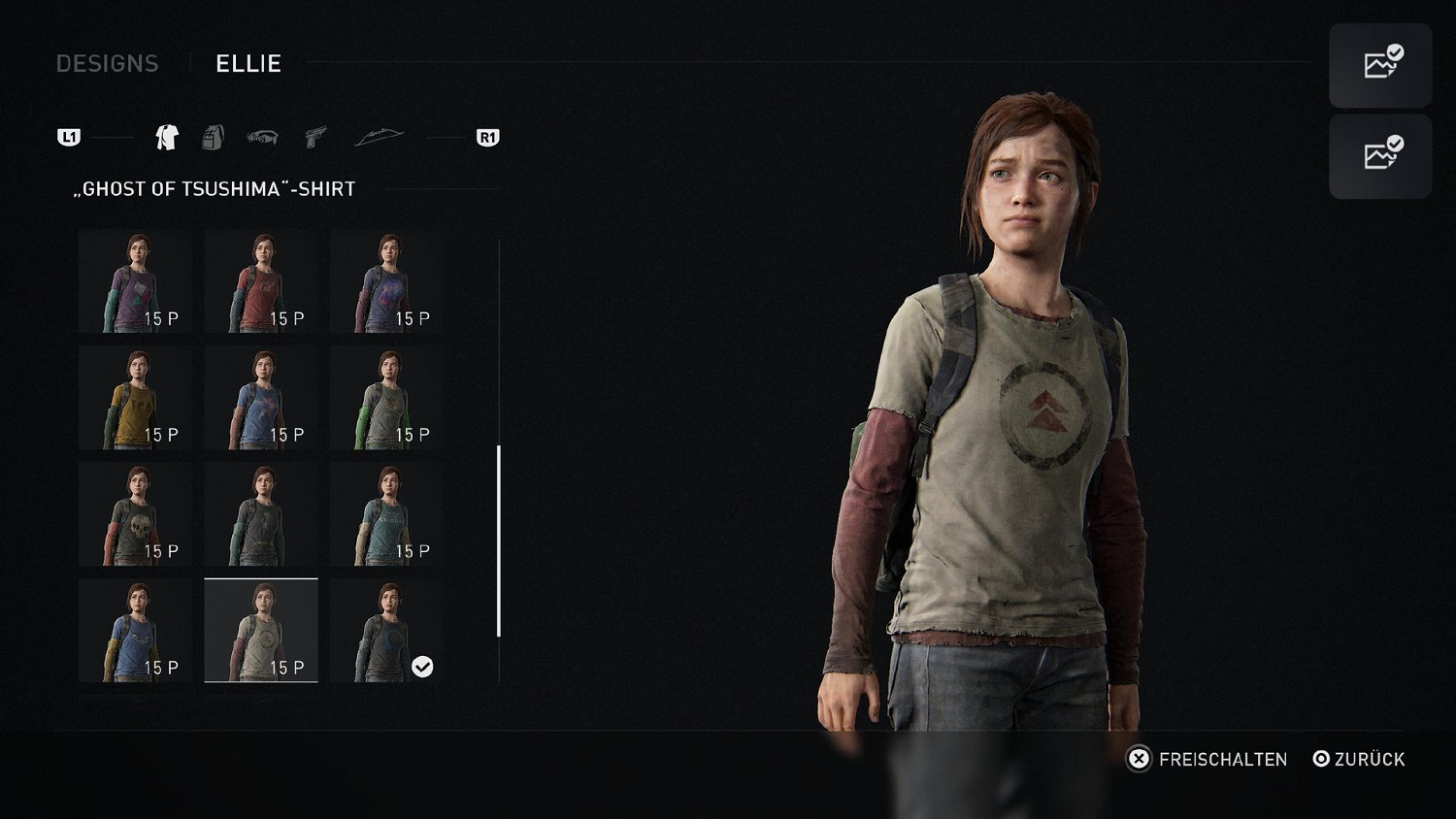Go back with the Zurück button

point(1359,759)
